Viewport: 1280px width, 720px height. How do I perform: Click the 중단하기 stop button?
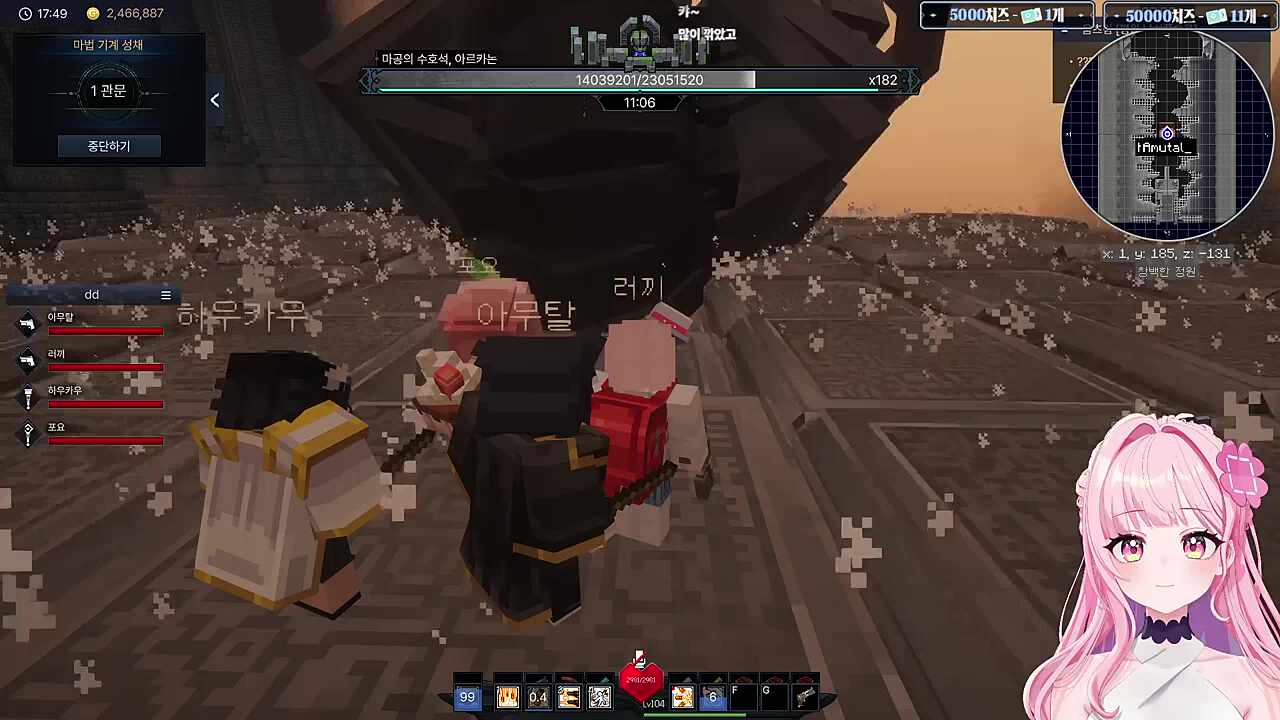pyautogui.click(x=108, y=146)
